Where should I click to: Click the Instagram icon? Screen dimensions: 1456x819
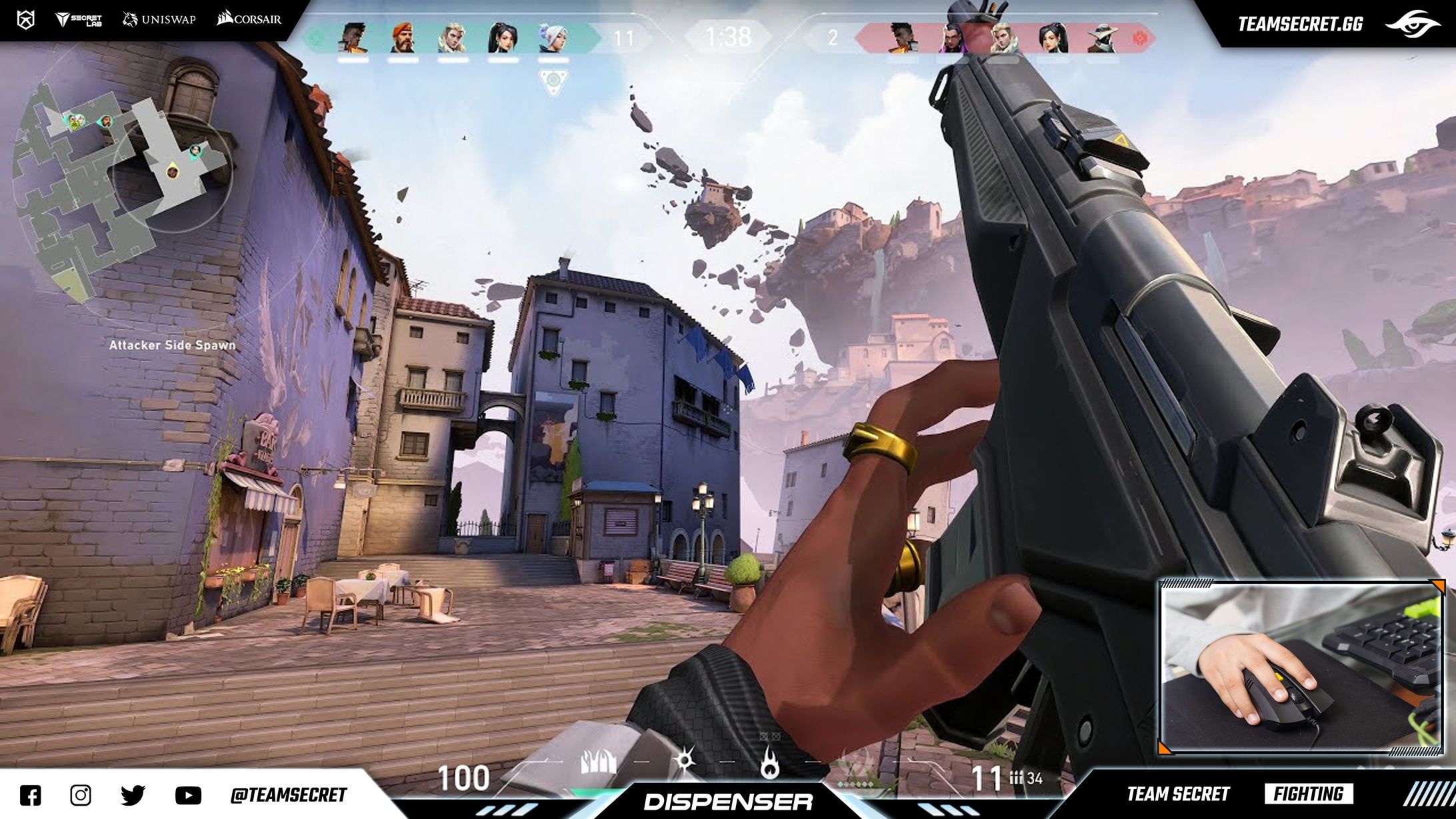click(80, 794)
